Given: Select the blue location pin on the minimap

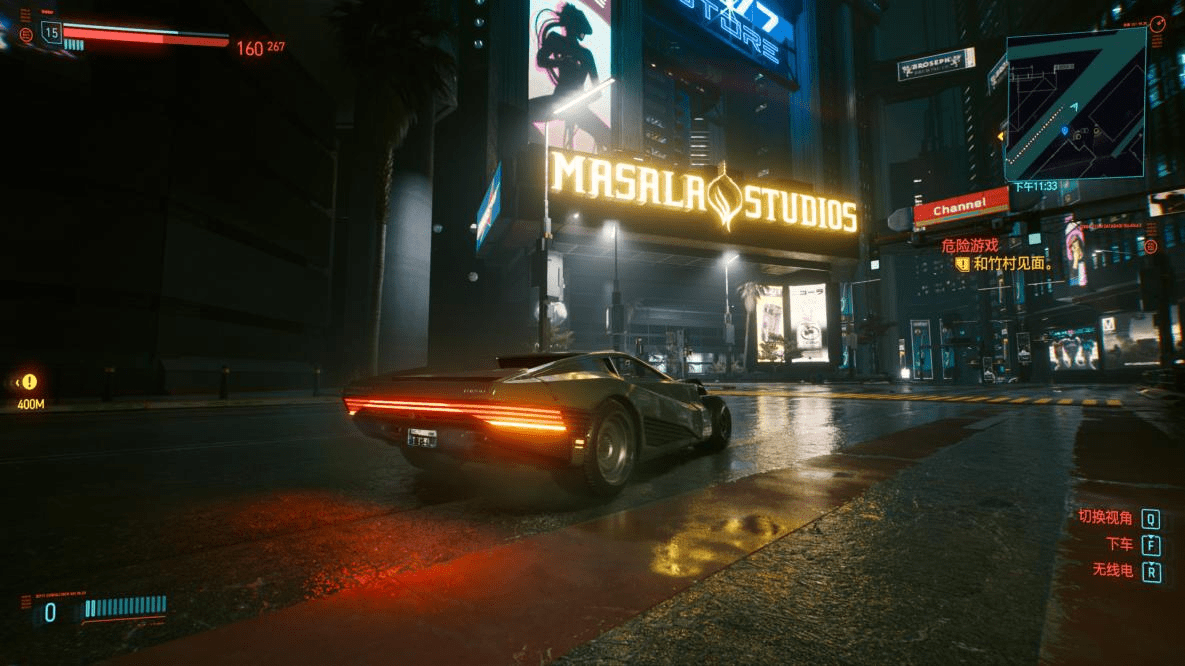Looking at the screenshot, I should pyautogui.click(x=1064, y=131).
